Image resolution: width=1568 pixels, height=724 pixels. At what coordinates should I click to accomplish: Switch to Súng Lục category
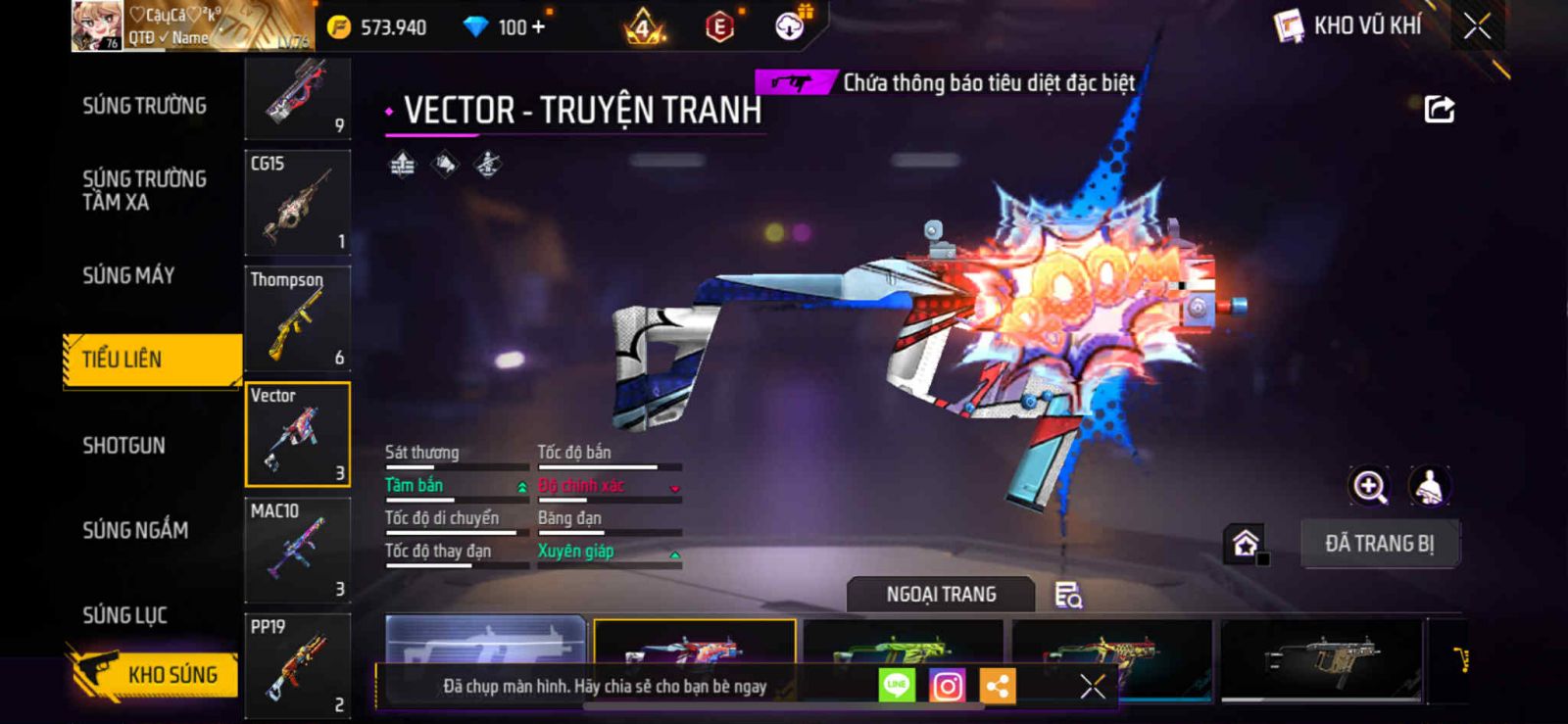pos(124,615)
